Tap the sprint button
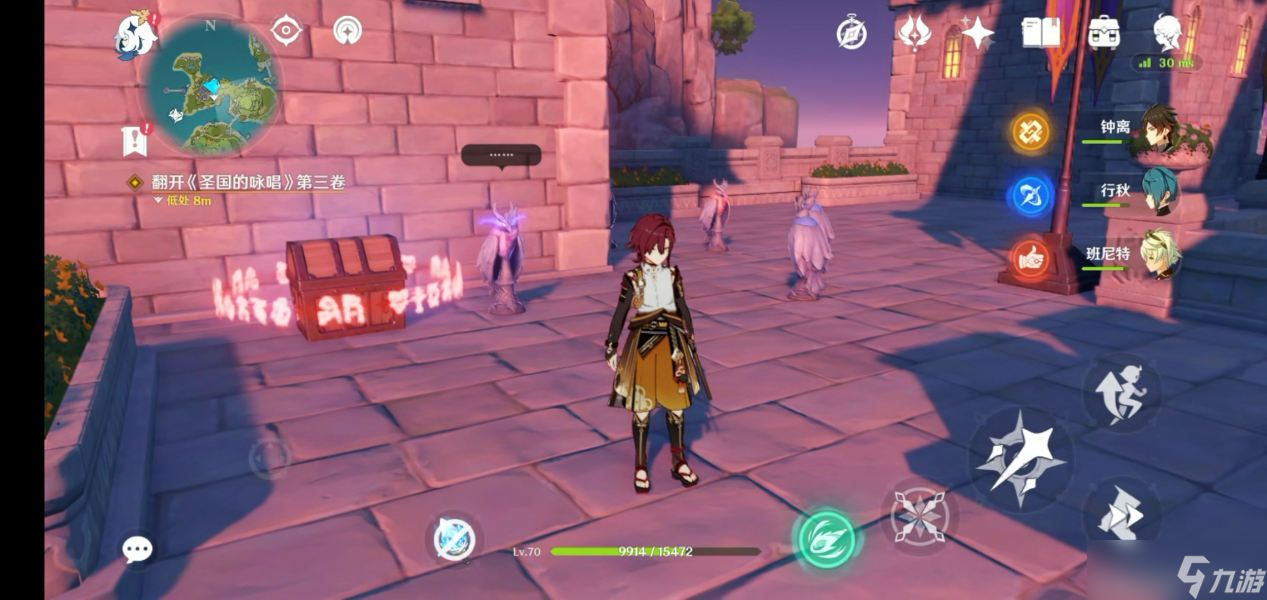1267x600 pixels. coord(1121,515)
